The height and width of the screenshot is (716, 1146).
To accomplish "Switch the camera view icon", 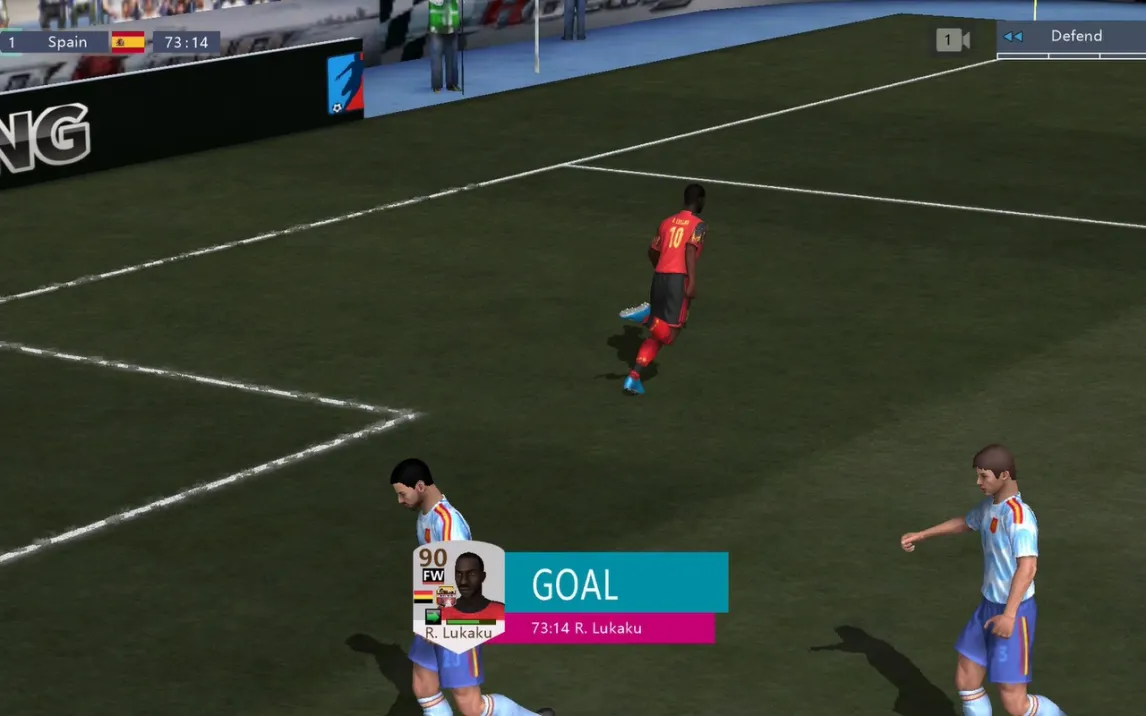I will point(952,40).
